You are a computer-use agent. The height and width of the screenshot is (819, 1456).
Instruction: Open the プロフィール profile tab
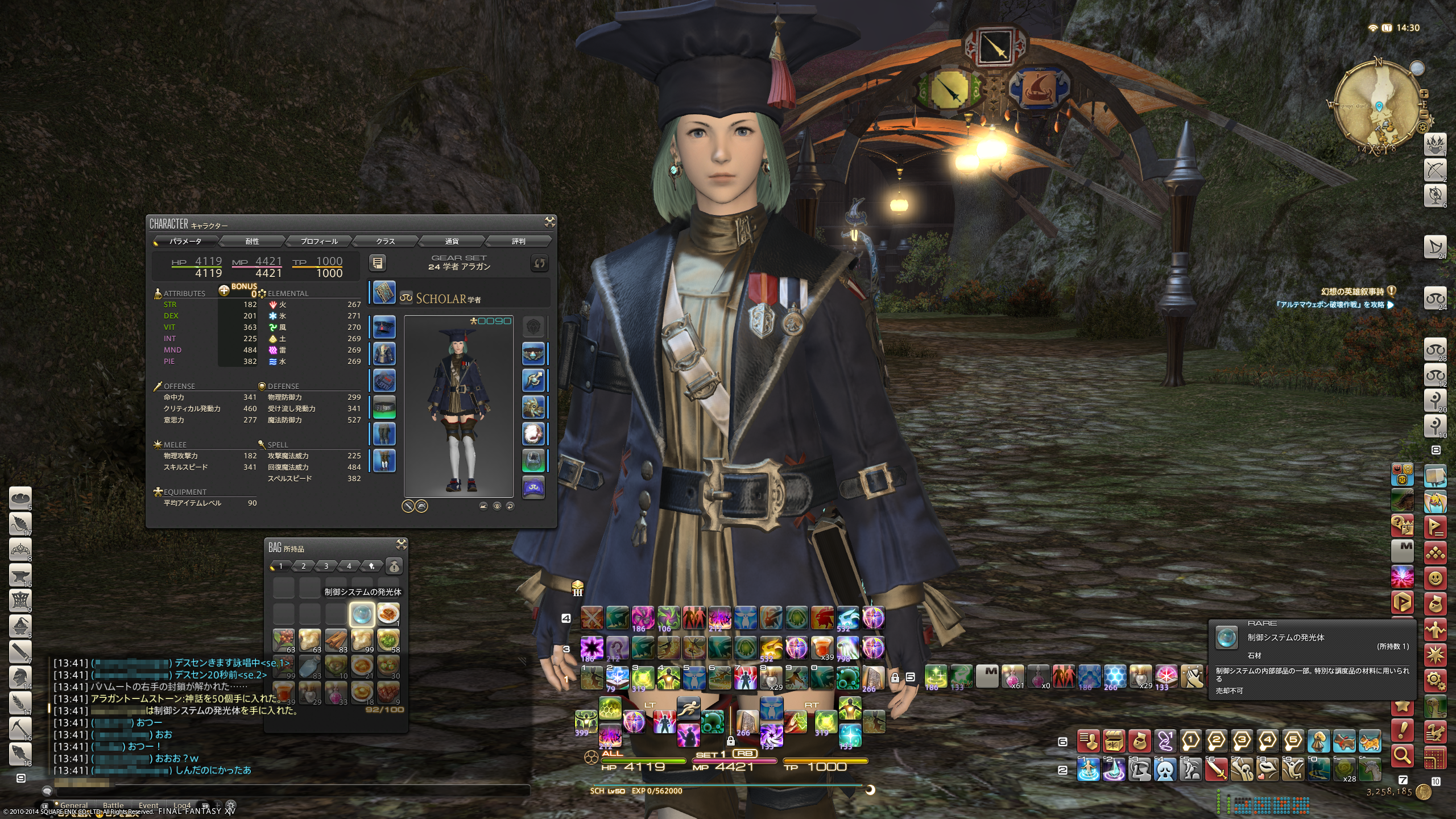(x=318, y=241)
